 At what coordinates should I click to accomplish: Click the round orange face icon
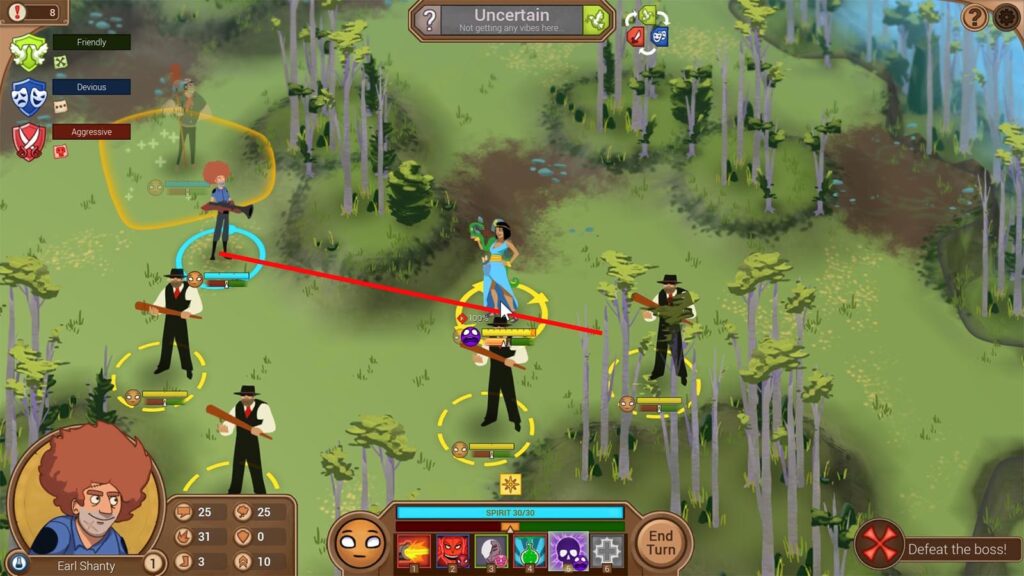tap(360, 543)
